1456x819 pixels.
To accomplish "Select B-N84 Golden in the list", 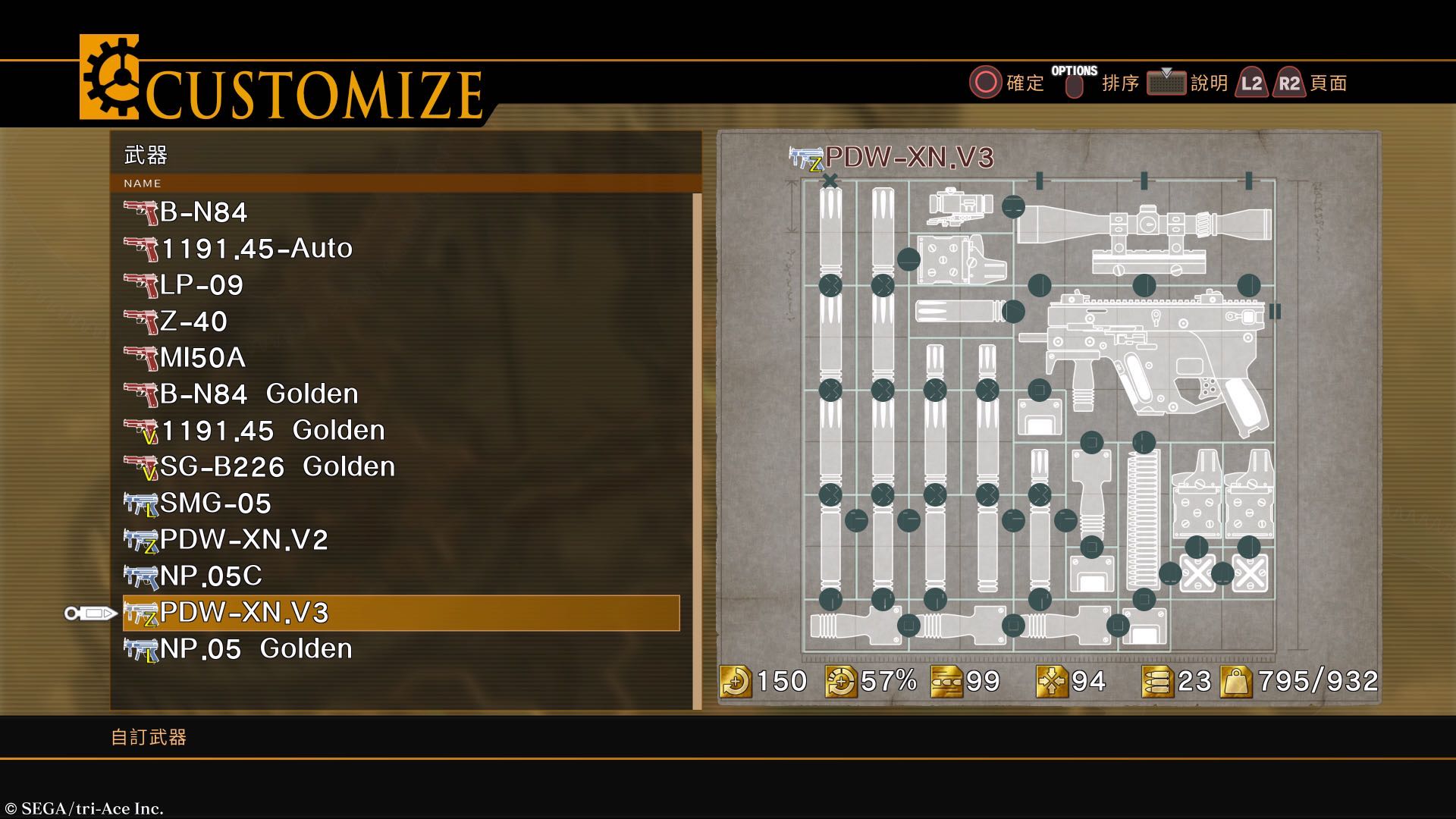I will tap(259, 394).
